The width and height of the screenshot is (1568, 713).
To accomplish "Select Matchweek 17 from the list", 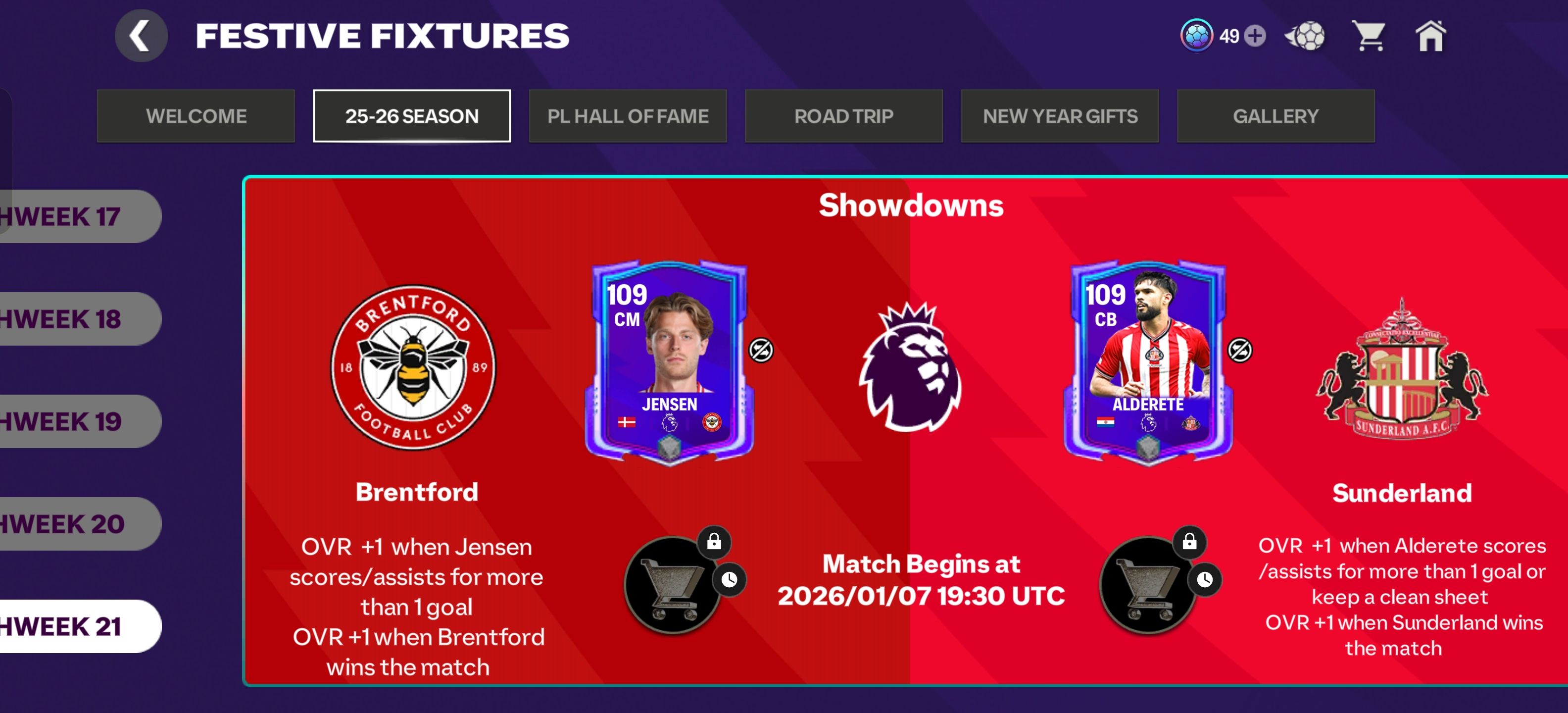I will [73, 217].
